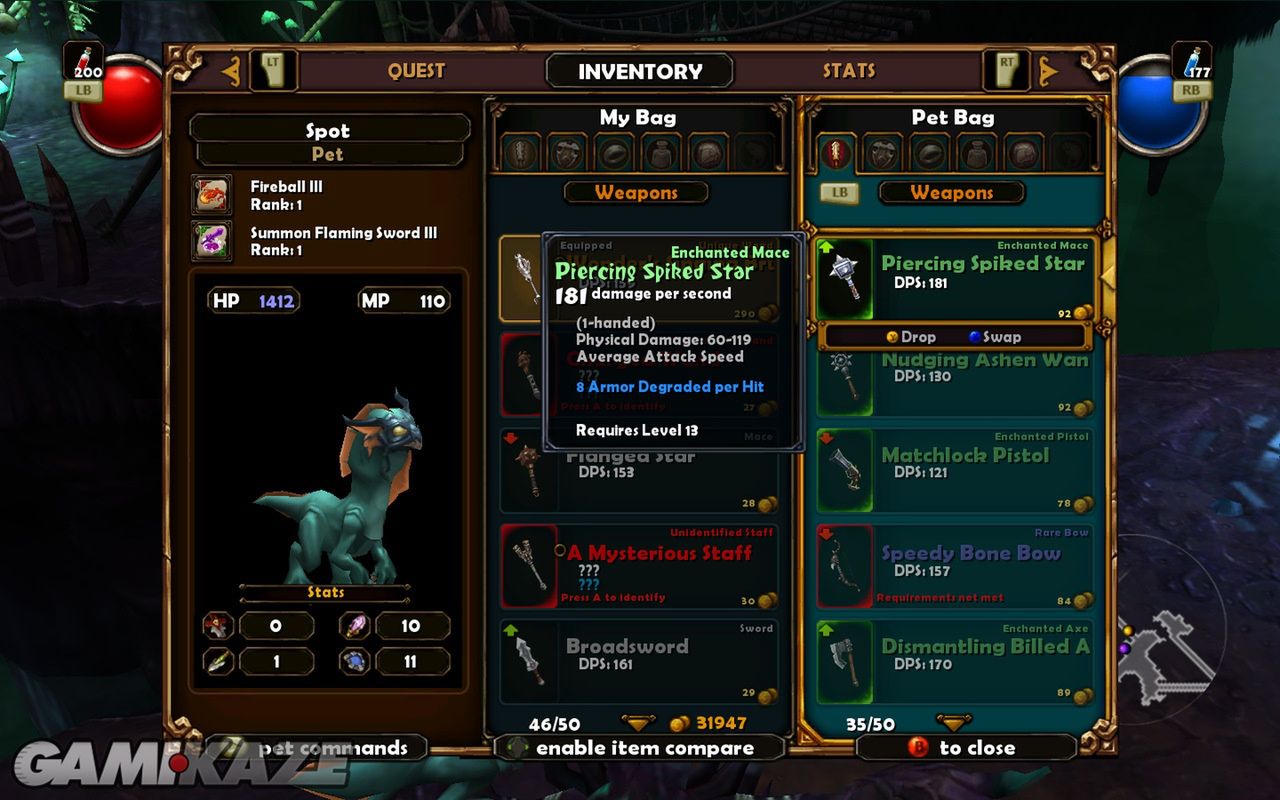Select the Inventory tab
Screen dimensions: 1280x800
[640, 72]
